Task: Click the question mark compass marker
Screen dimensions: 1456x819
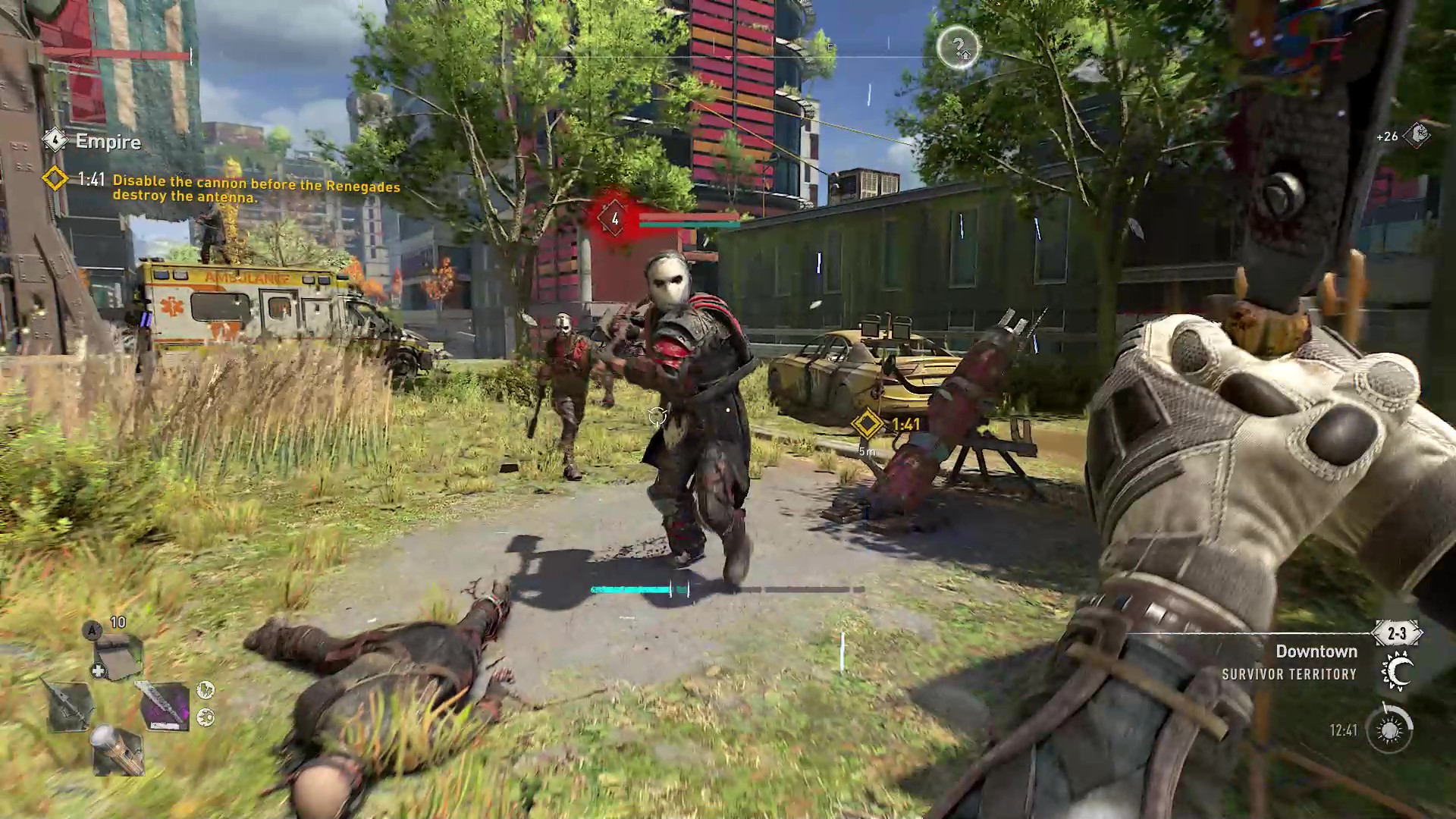Action: pyautogui.click(x=958, y=48)
